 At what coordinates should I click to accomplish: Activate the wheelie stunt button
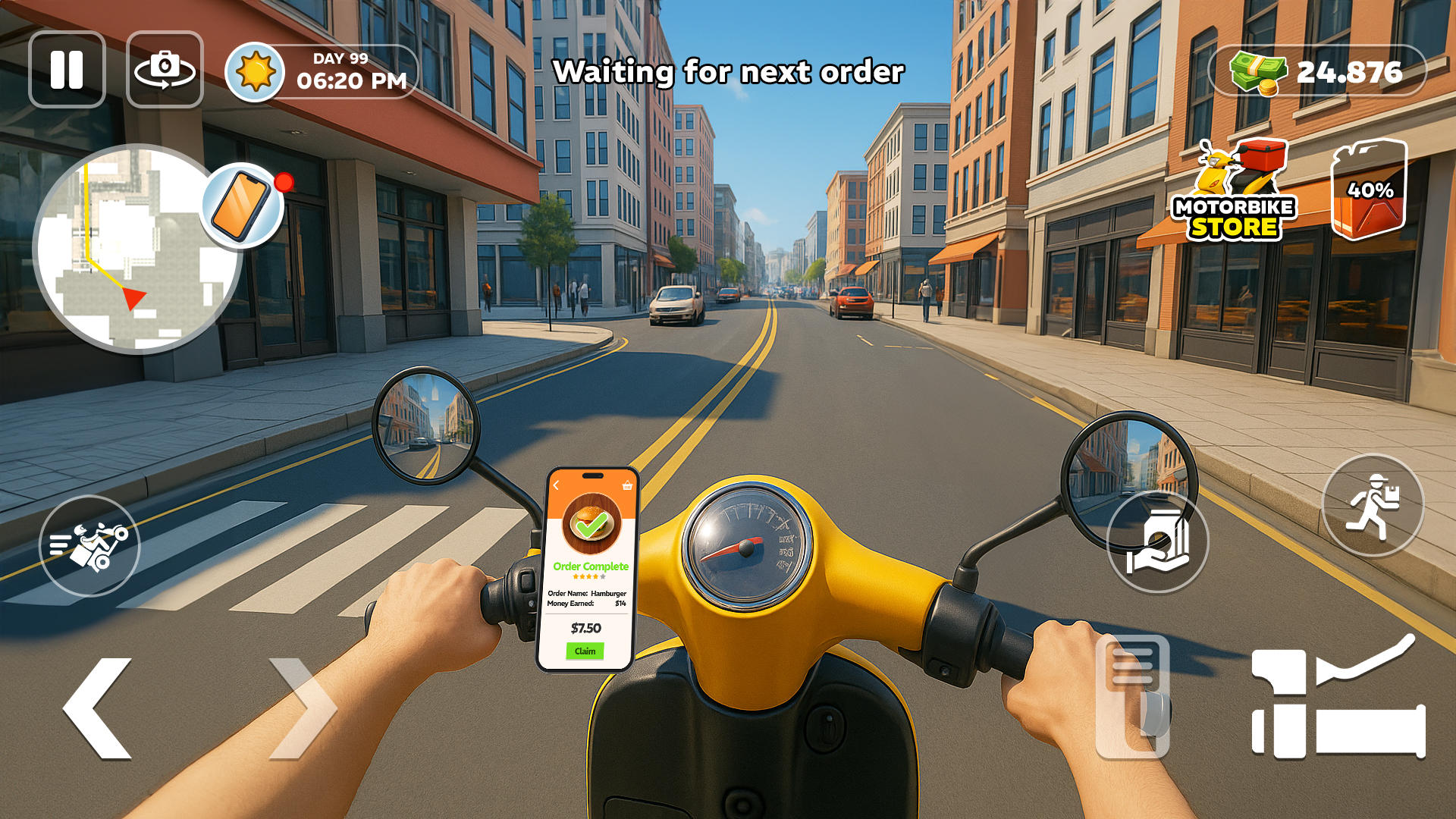tap(89, 546)
